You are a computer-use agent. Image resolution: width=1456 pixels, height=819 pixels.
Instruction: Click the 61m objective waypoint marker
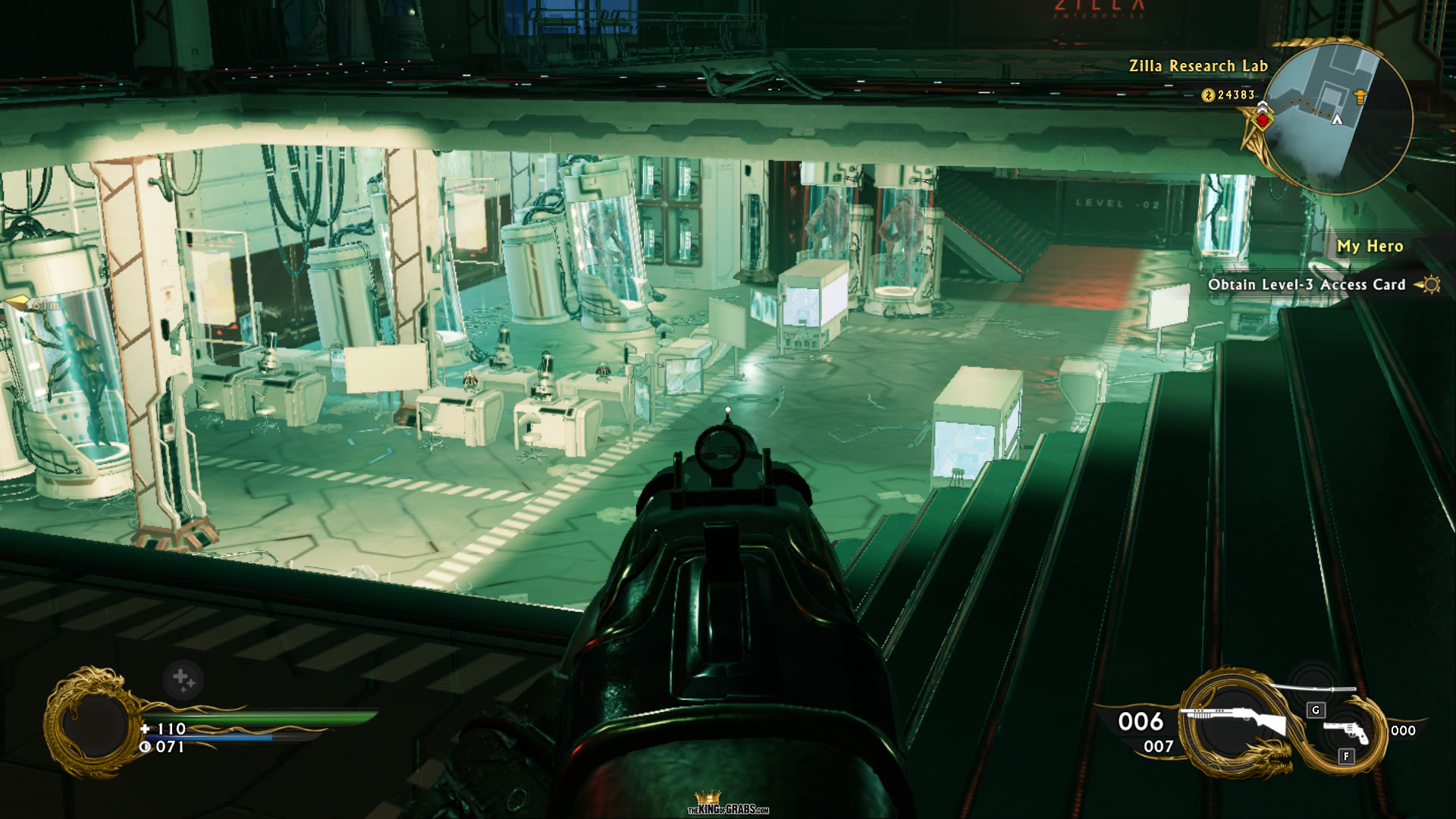click(x=29, y=305)
